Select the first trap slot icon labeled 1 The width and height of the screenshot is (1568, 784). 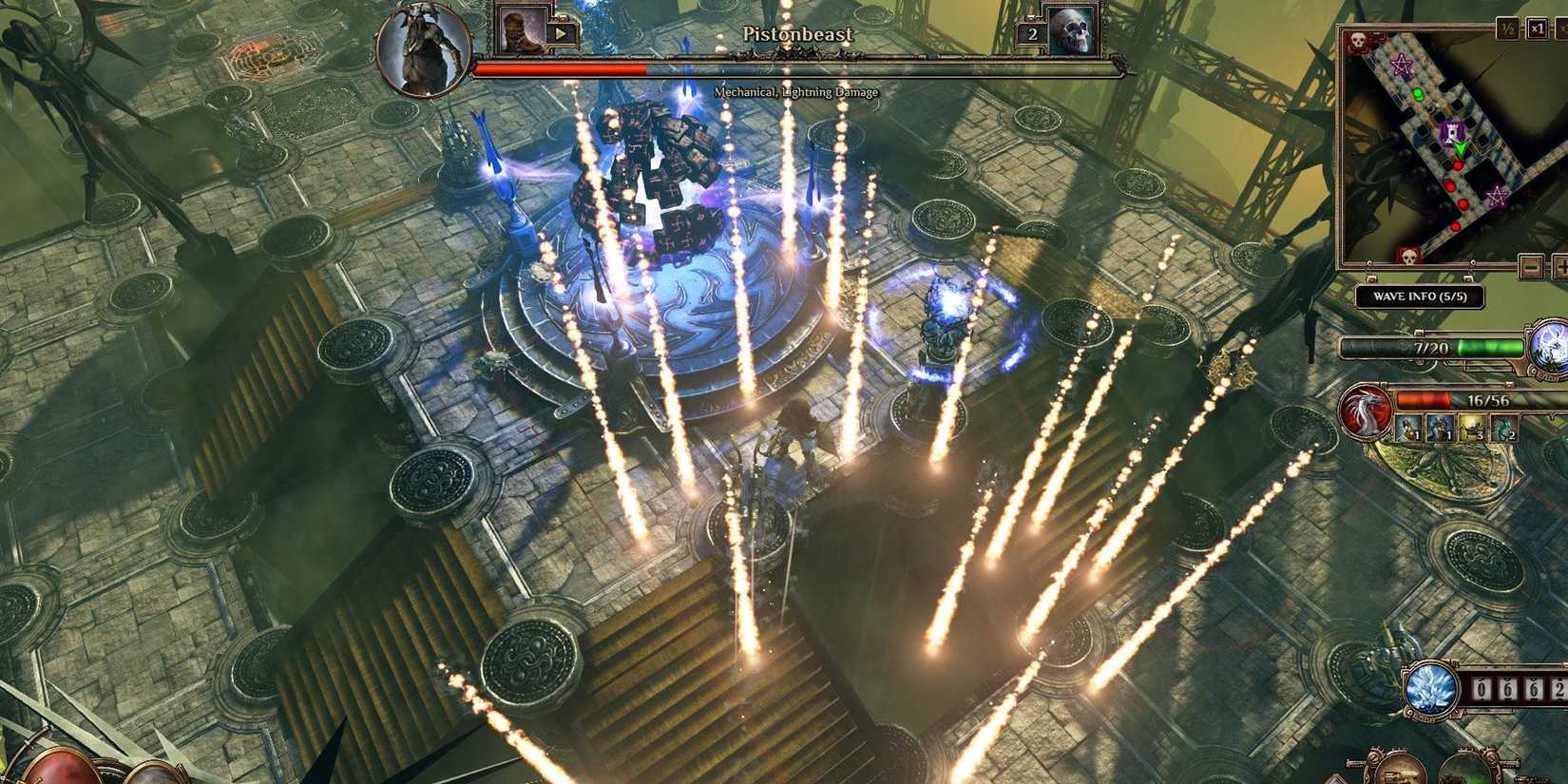1407,428
